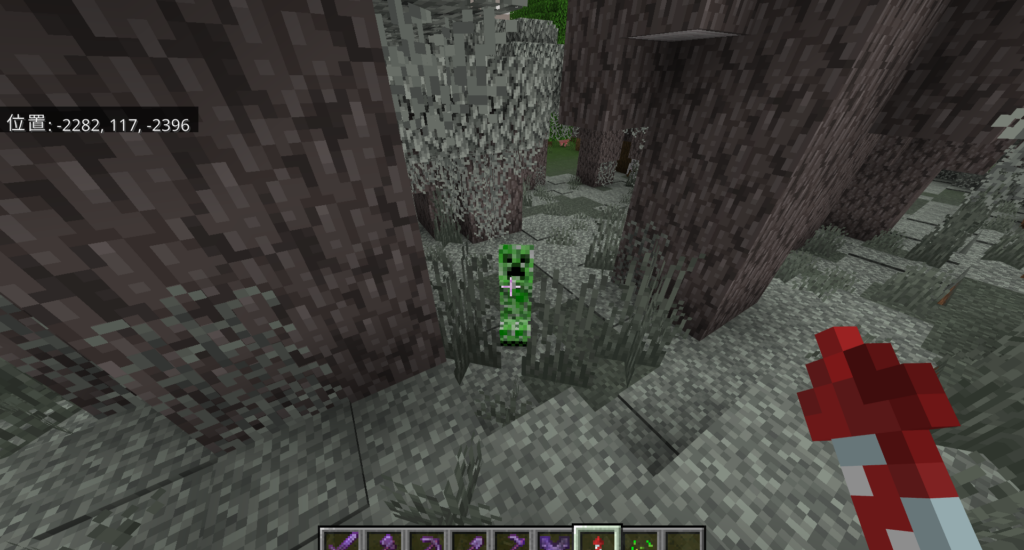Pick the purple elytra hotbar slot
Viewport: 1024px width, 550px height.
pyautogui.click(x=553, y=541)
